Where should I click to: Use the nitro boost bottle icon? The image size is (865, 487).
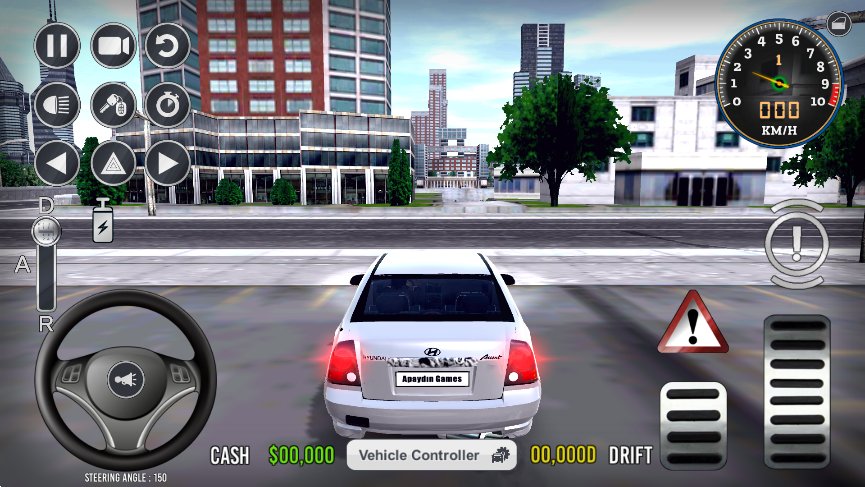pos(103,223)
